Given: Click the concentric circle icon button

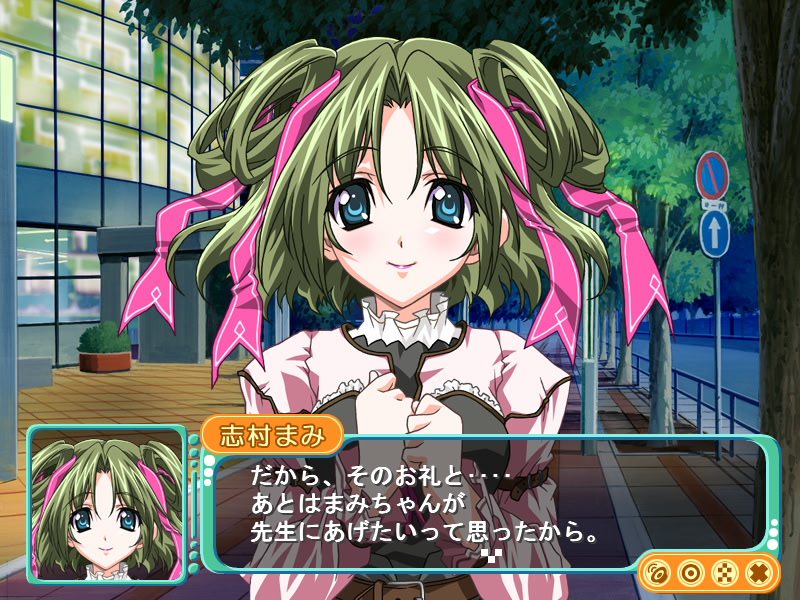Looking at the screenshot, I should click(690, 573).
